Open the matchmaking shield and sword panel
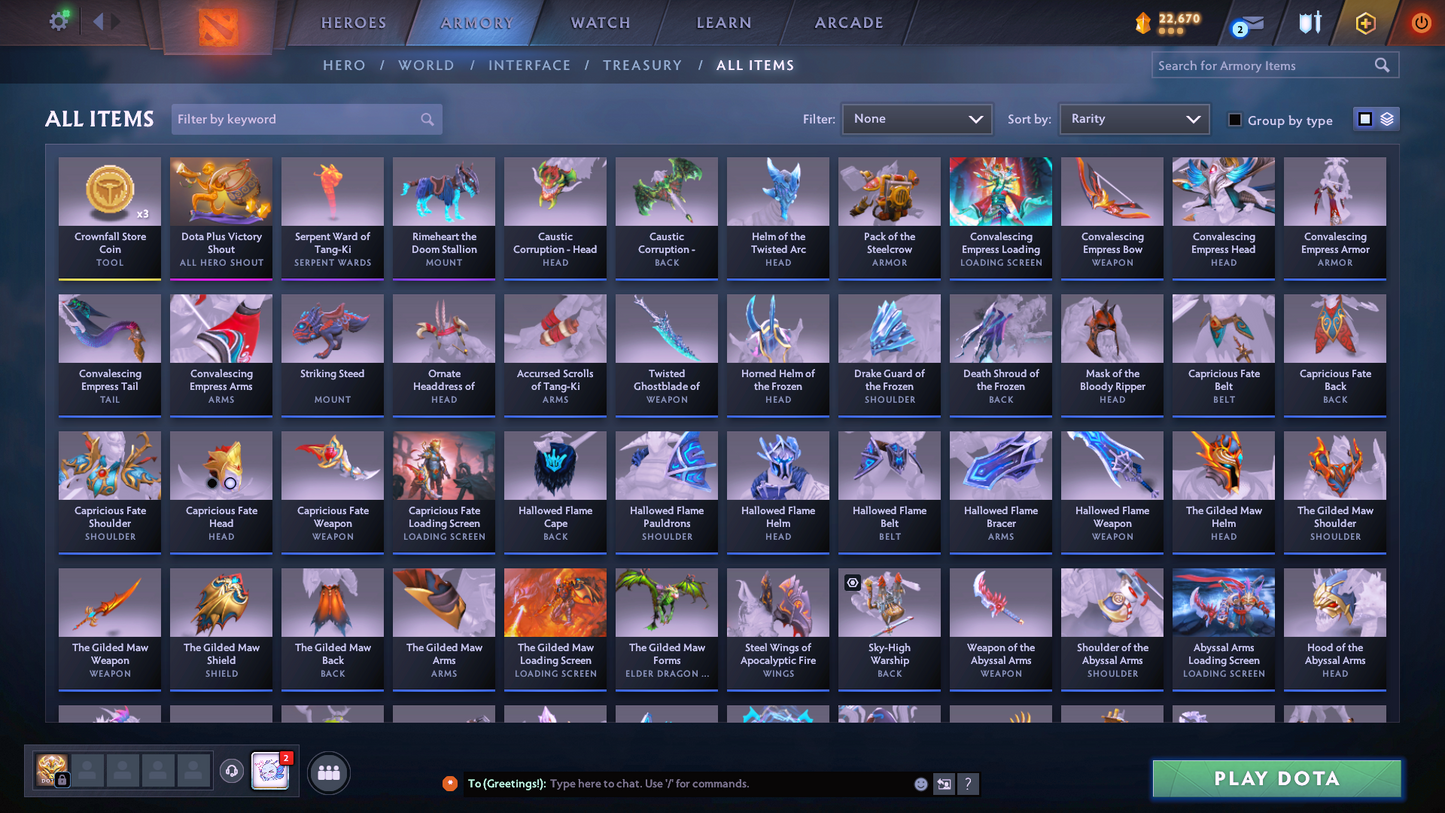This screenshot has height=813, width=1445. point(1310,21)
